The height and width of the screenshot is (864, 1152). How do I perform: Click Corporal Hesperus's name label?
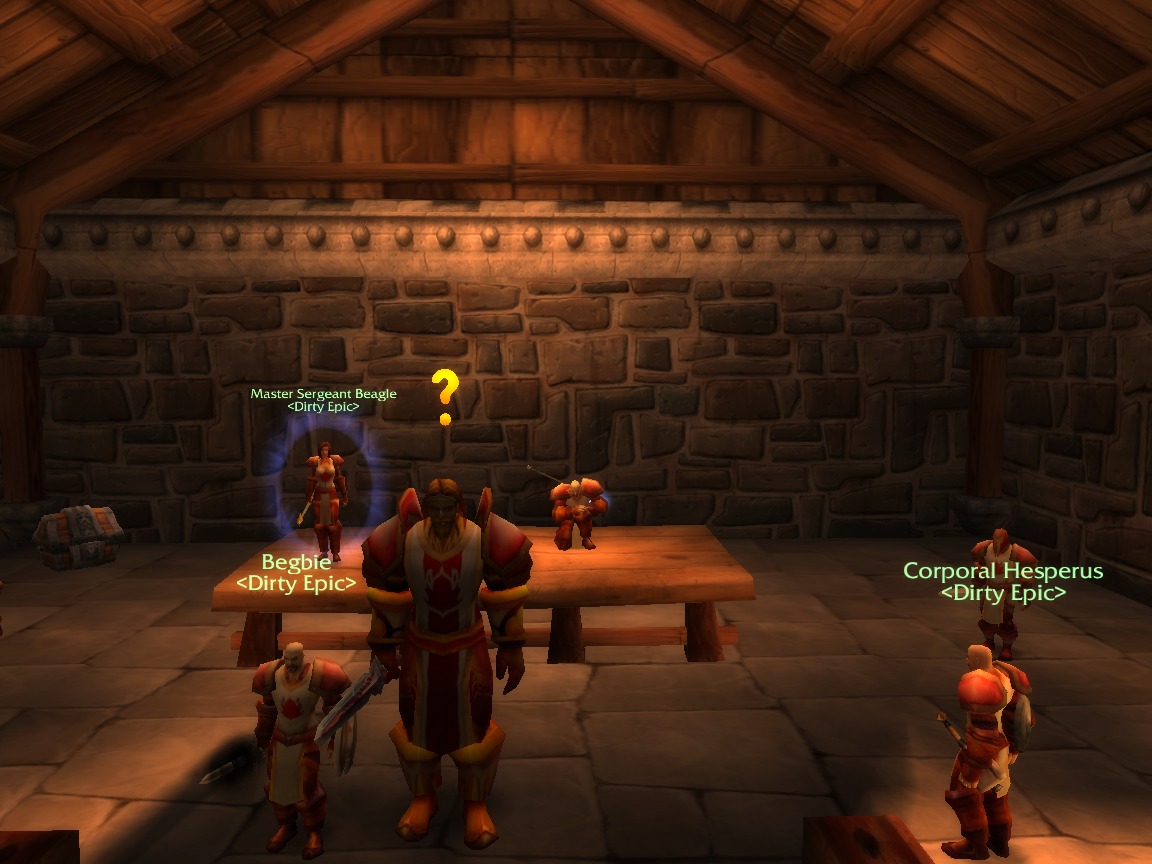pyautogui.click(x=1003, y=571)
